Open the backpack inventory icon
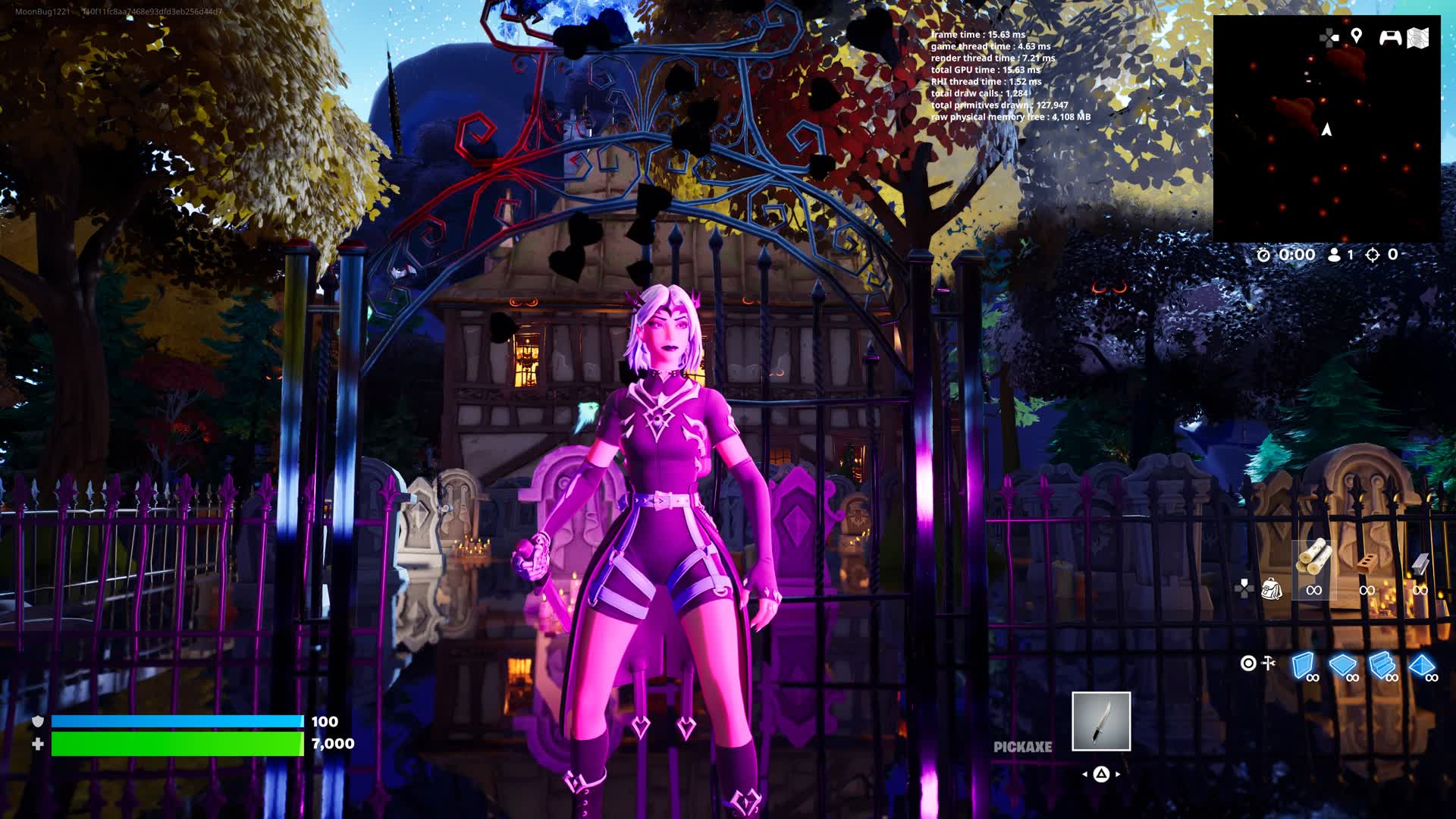 point(1272,588)
